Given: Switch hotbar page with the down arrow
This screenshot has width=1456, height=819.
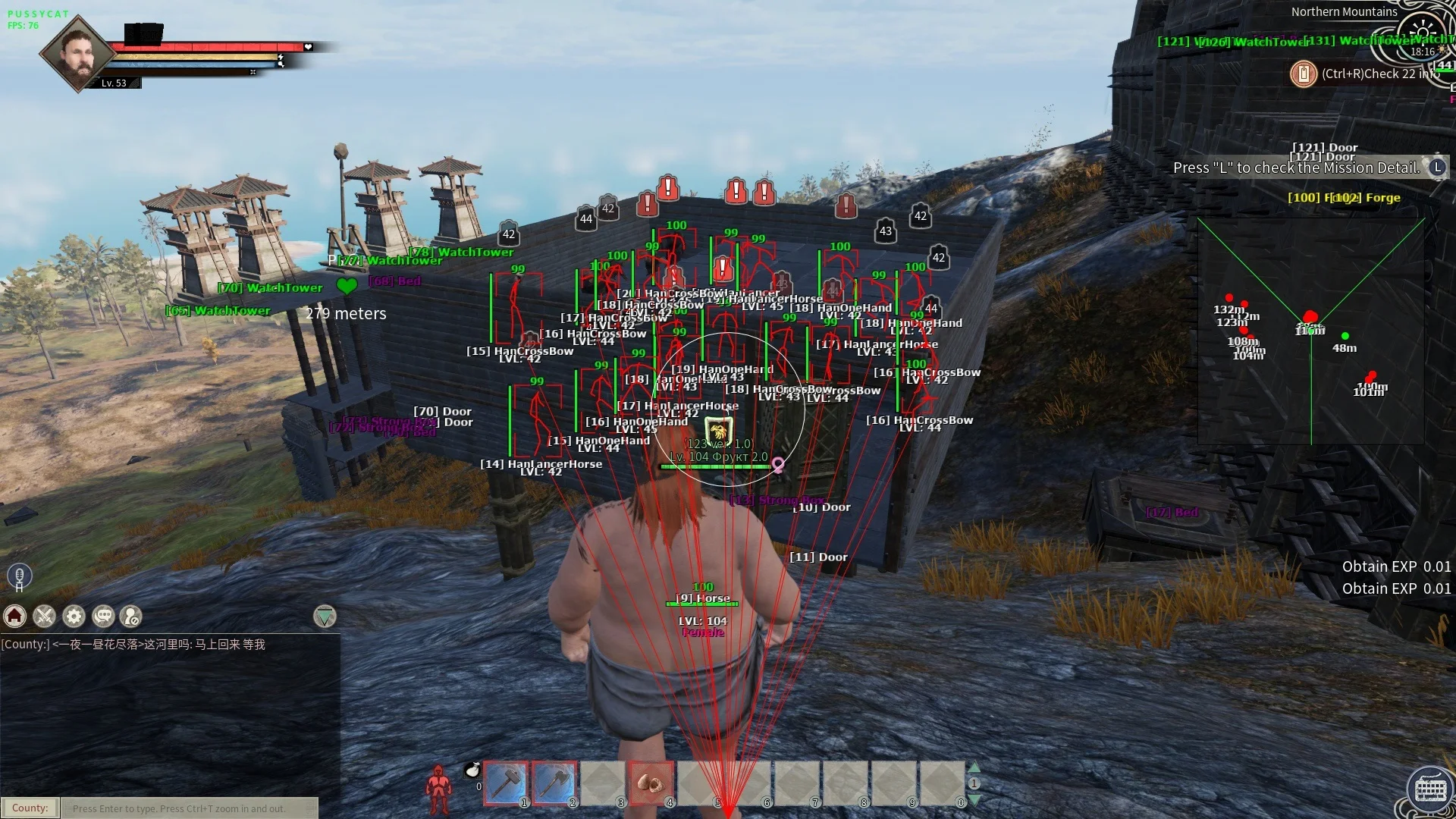Looking at the screenshot, I should (974, 800).
